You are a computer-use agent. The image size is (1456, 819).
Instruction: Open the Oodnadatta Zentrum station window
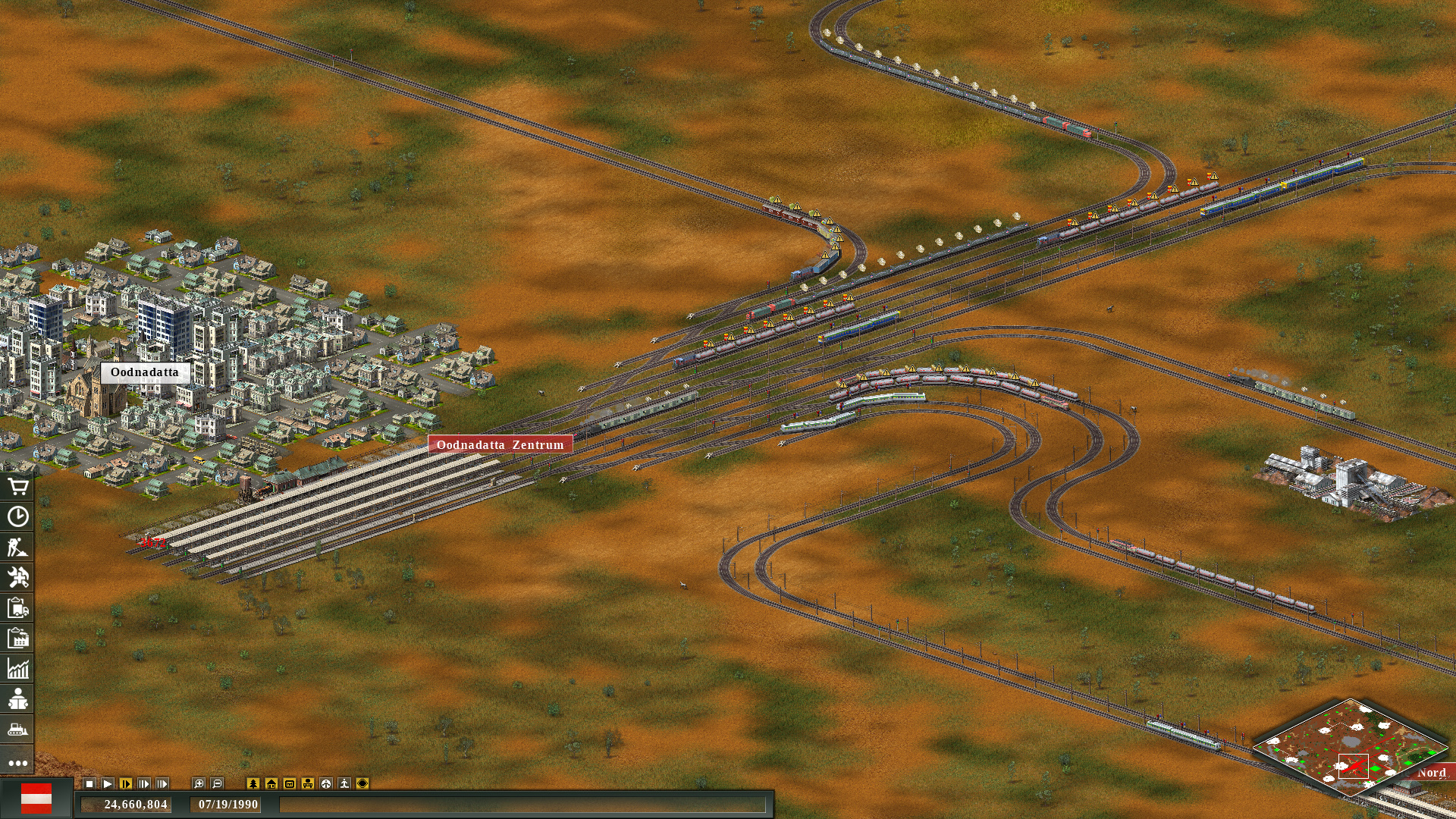(500, 444)
